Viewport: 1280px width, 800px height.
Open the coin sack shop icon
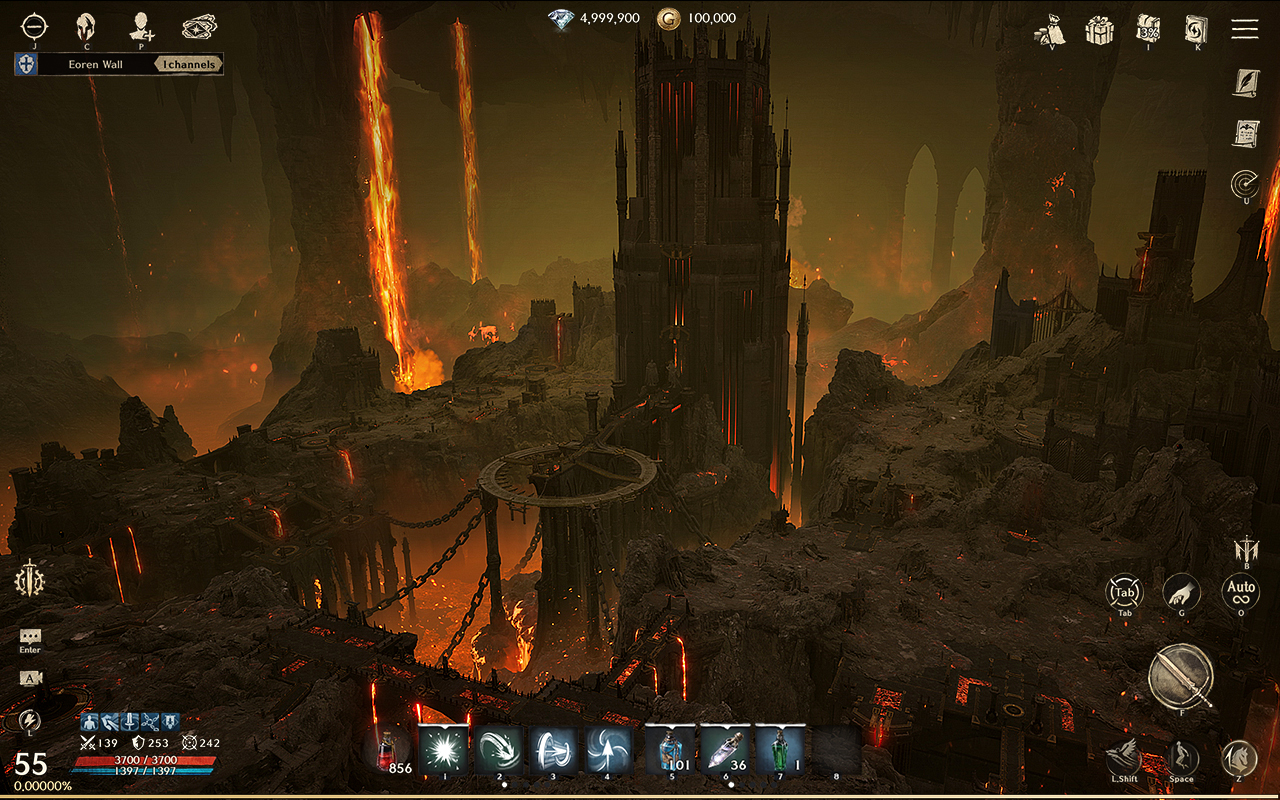(x=1051, y=29)
